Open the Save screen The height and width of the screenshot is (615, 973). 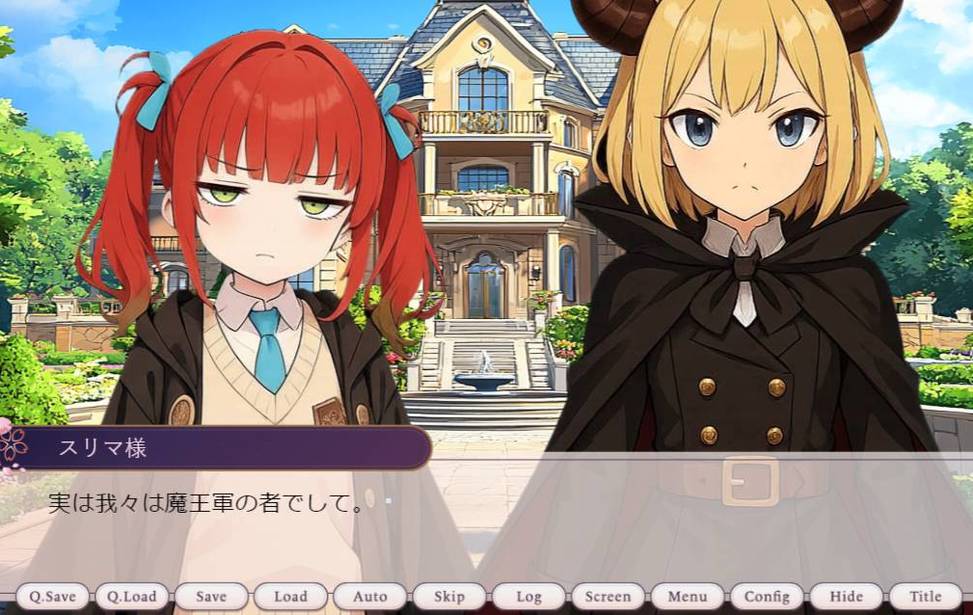pos(211,596)
